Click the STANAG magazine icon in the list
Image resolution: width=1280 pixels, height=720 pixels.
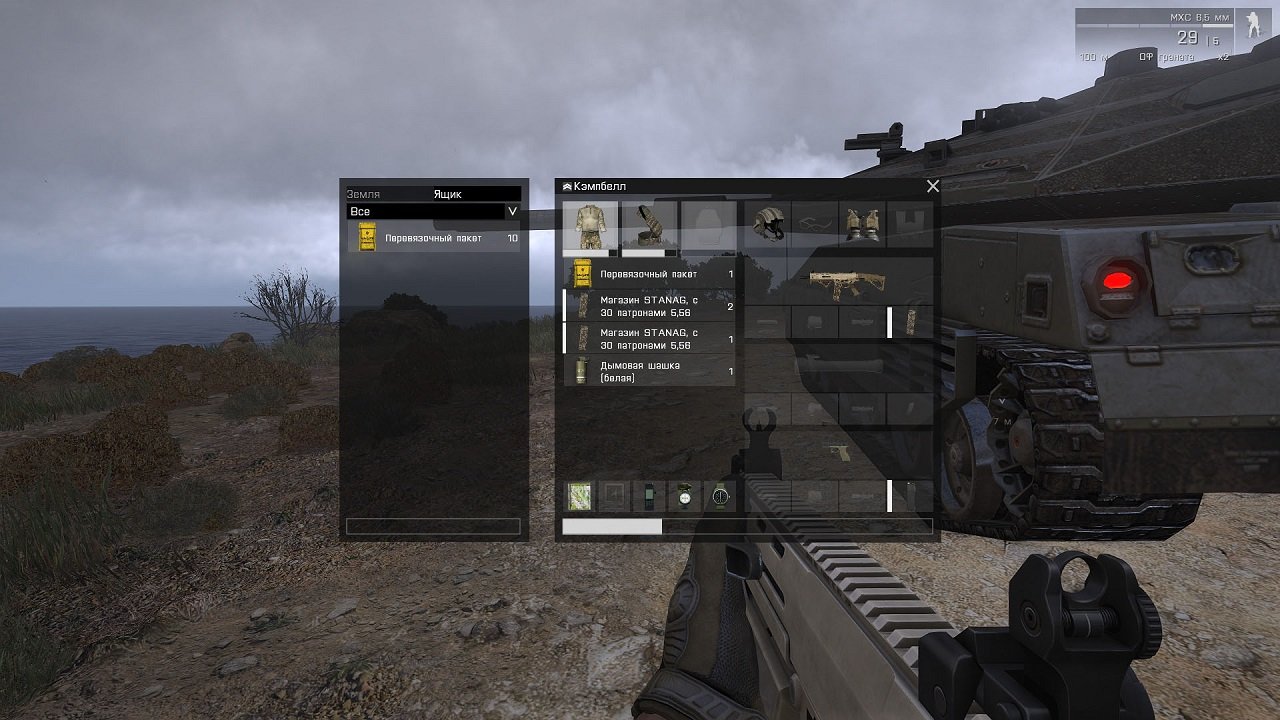581,305
